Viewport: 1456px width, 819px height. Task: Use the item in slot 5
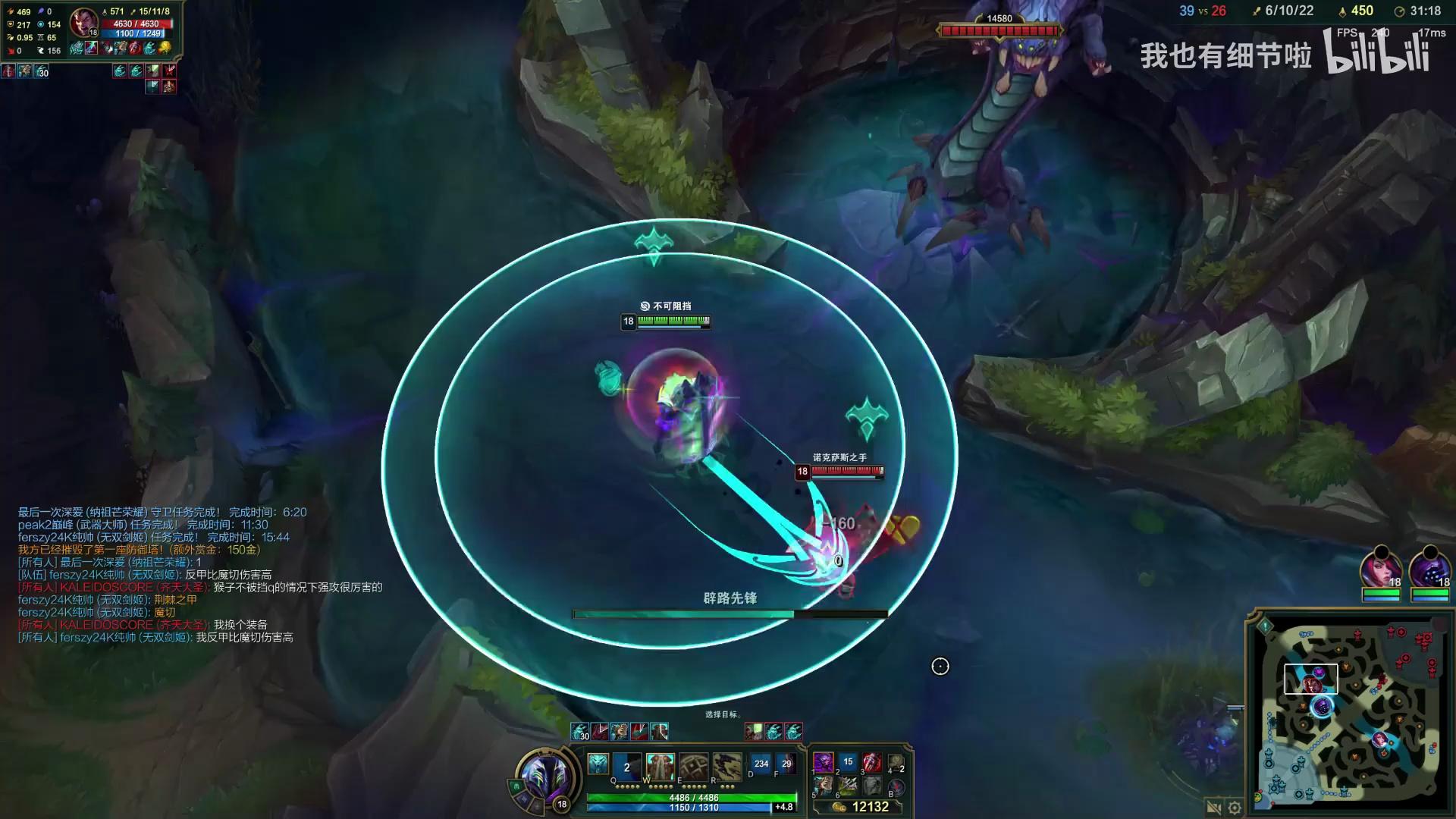(824, 786)
